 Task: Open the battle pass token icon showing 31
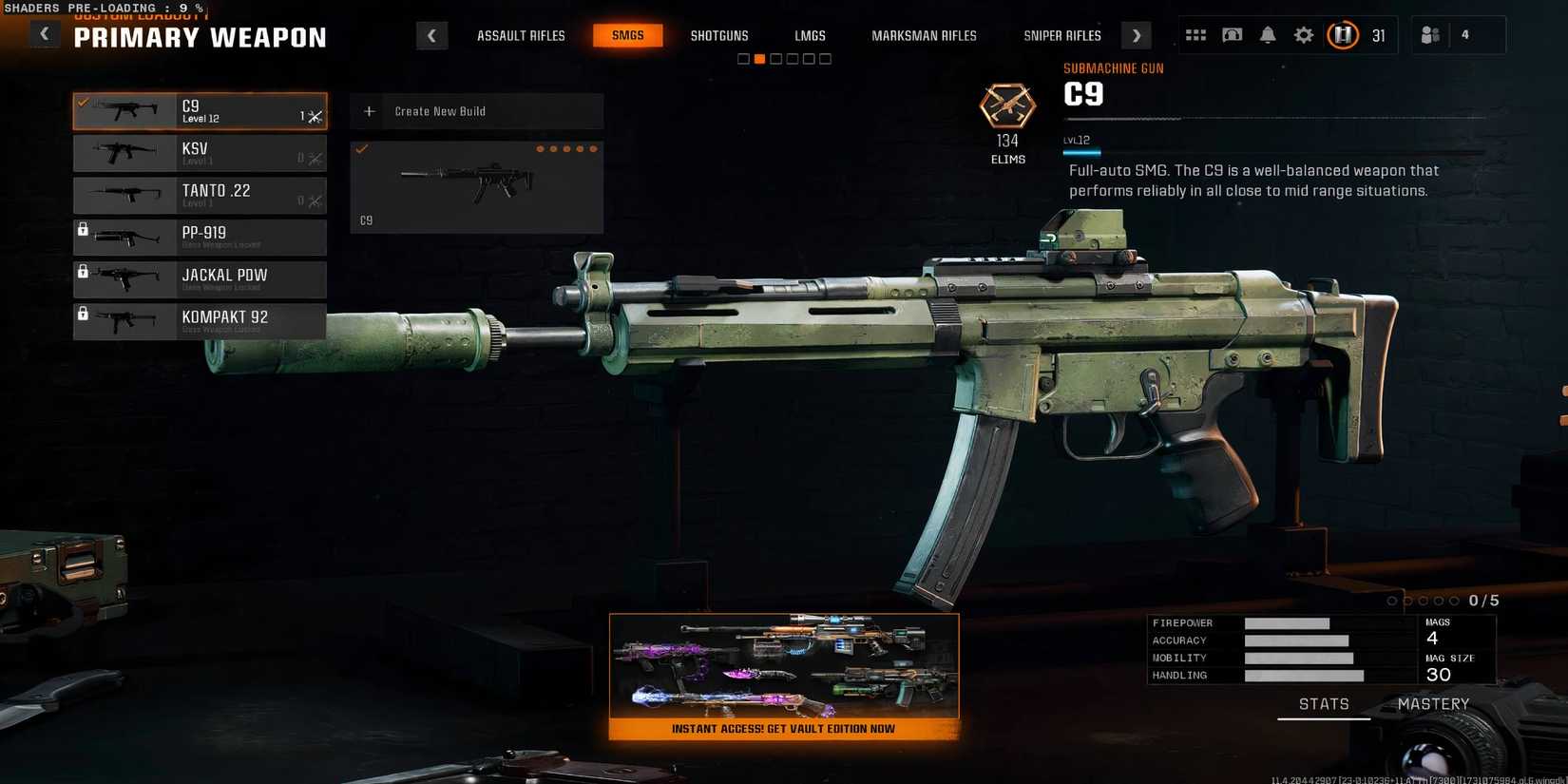pos(1343,34)
